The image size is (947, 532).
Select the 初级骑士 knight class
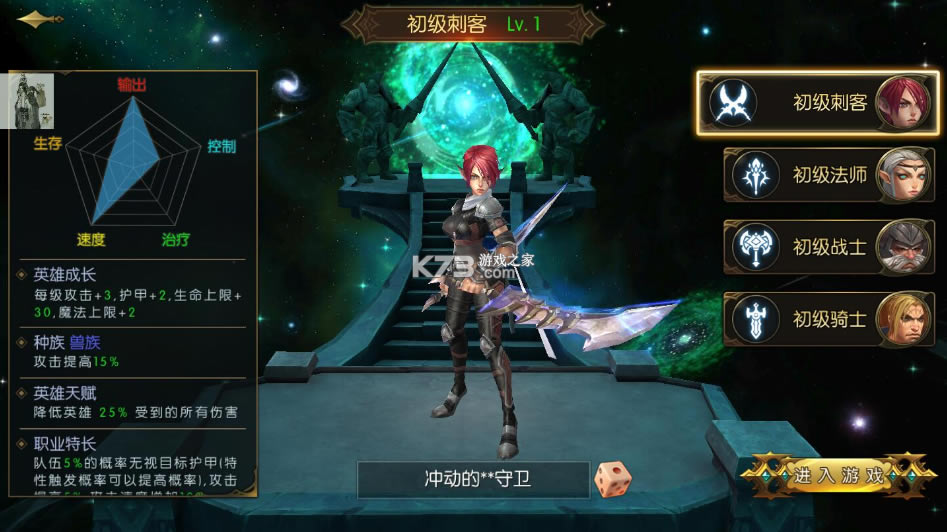[x=828, y=319]
